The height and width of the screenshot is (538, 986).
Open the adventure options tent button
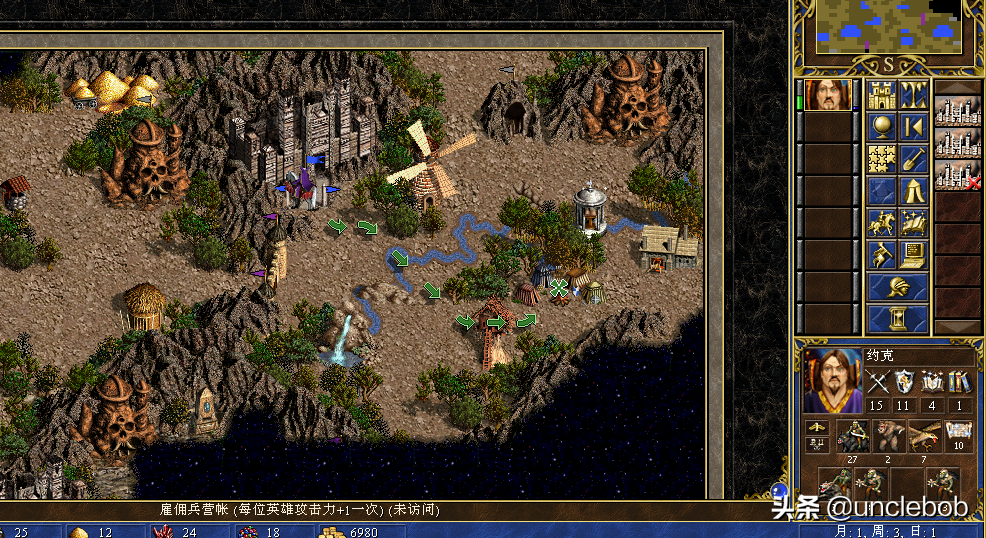(913, 190)
